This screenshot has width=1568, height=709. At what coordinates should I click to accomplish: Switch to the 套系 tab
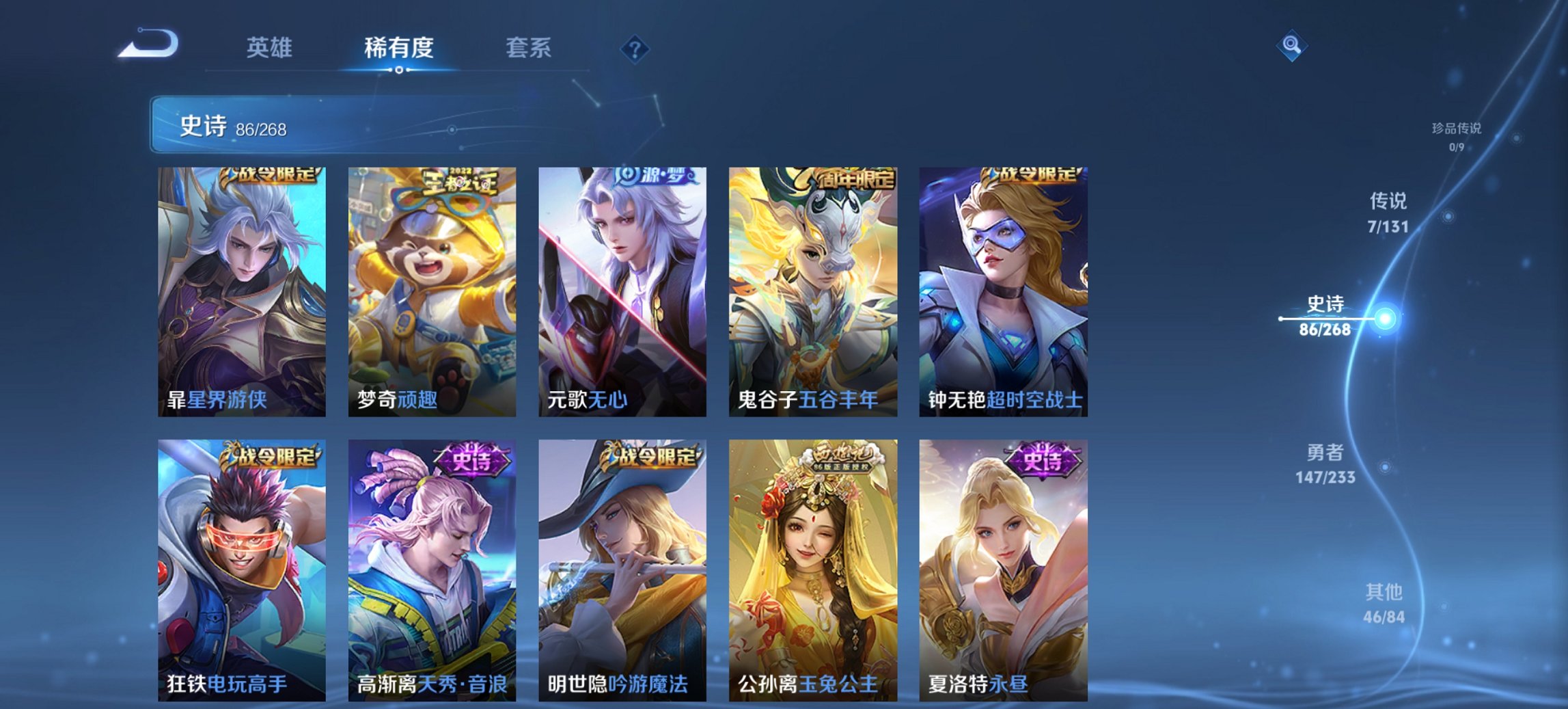point(528,48)
